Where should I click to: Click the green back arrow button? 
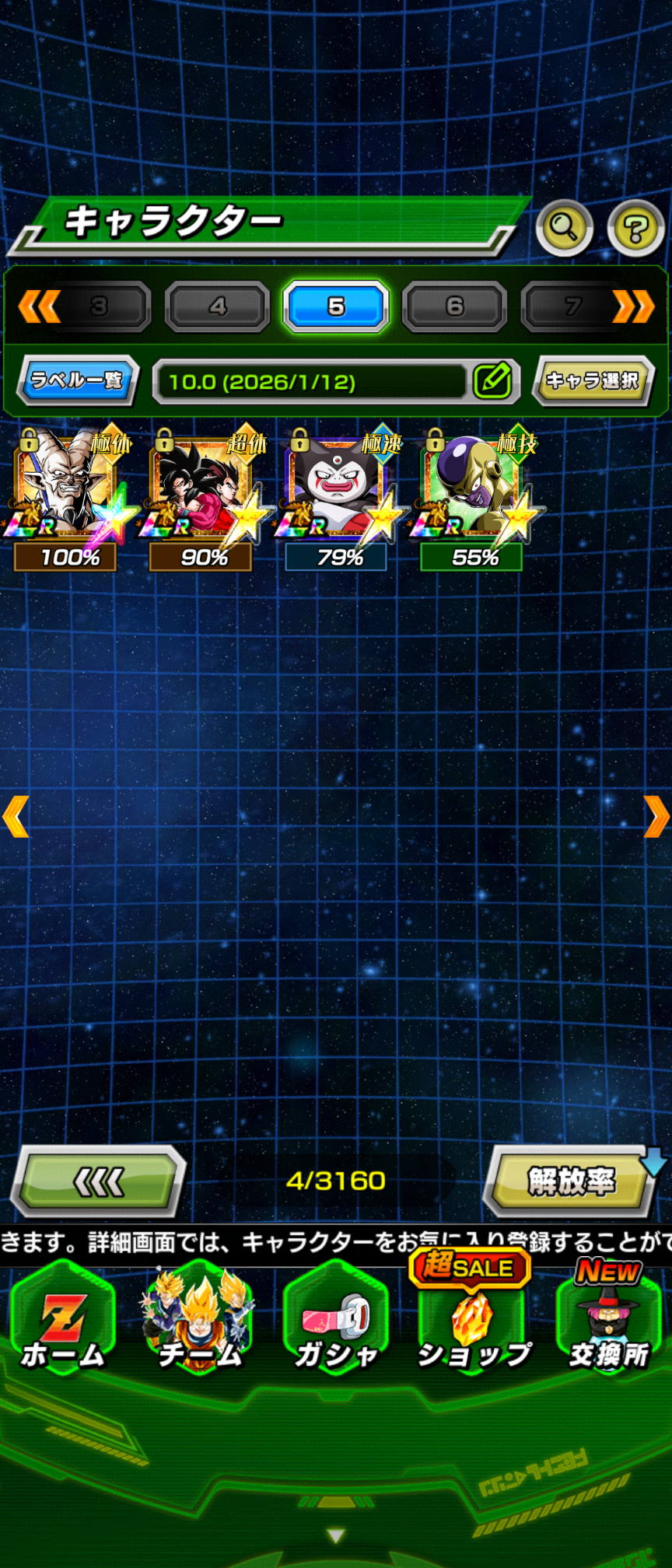pos(98,1182)
